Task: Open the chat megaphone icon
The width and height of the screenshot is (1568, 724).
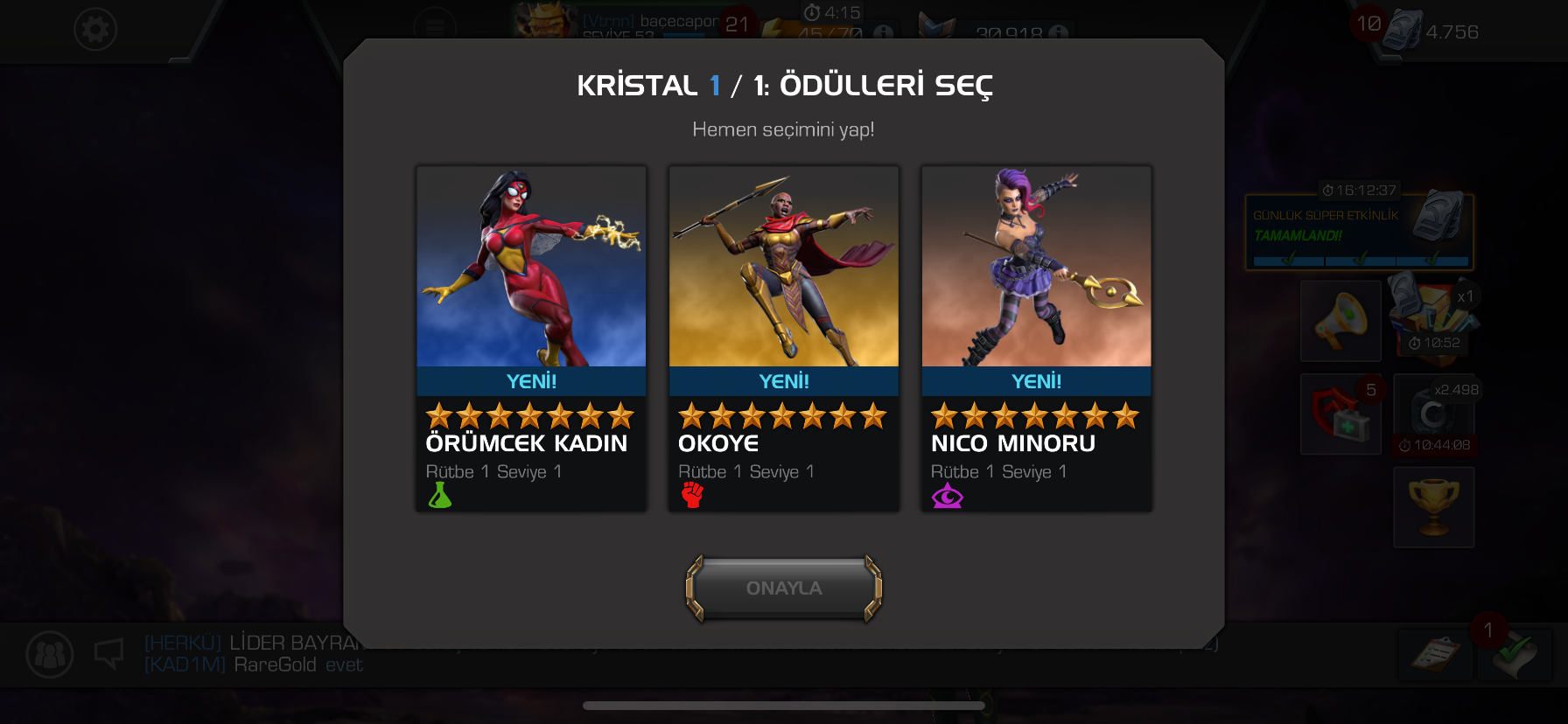Action: pyautogui.click(x=109, y=653)
